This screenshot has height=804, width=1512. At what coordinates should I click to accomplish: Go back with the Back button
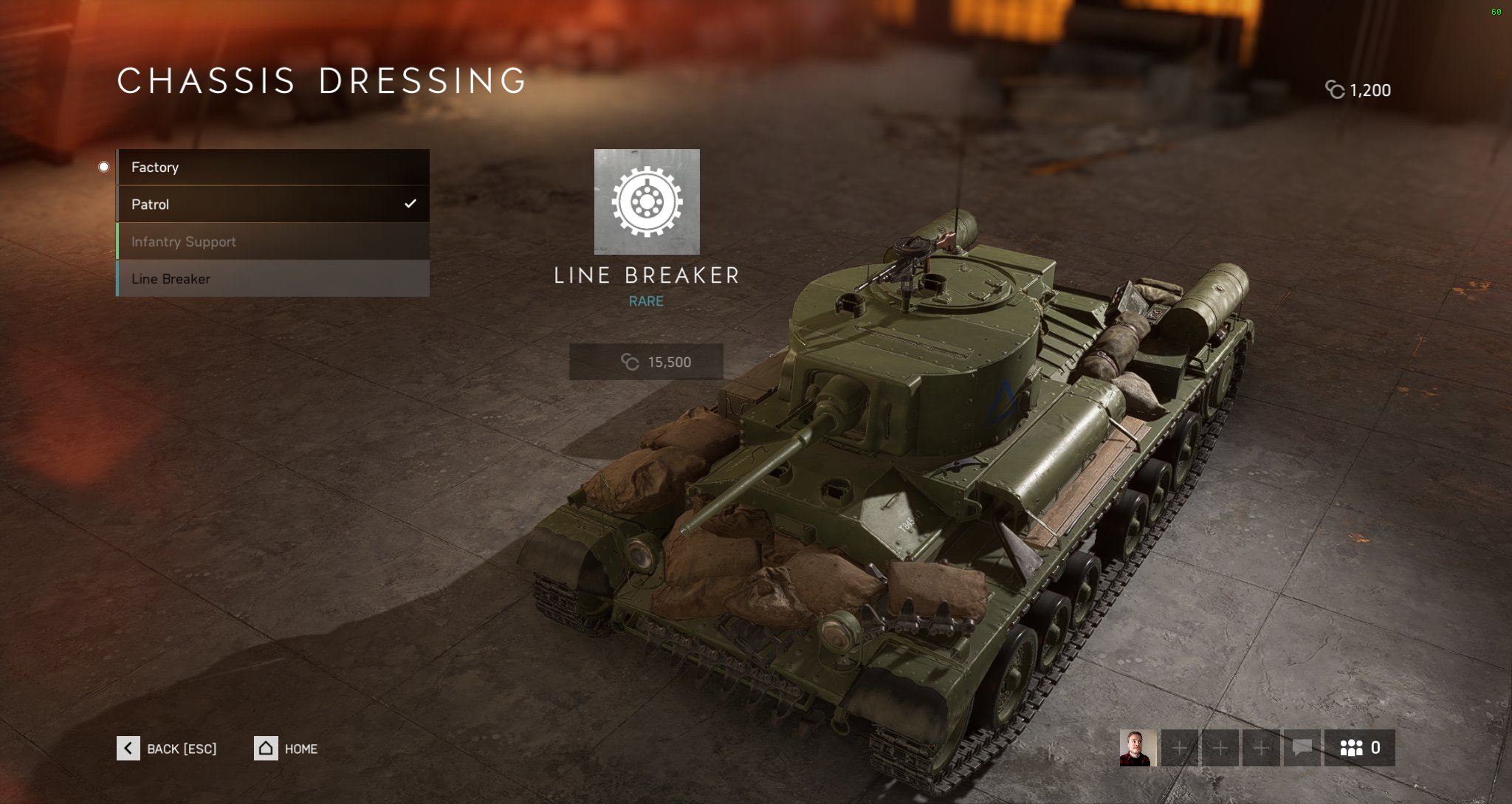(167, 749)
